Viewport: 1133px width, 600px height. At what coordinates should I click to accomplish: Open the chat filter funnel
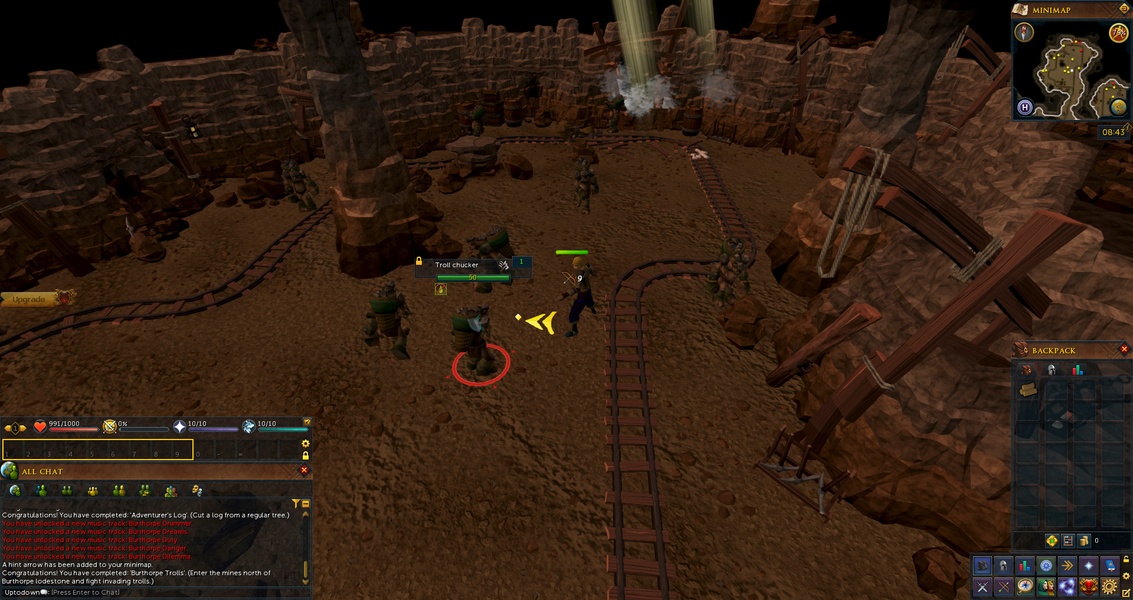(x=296, y=504)
